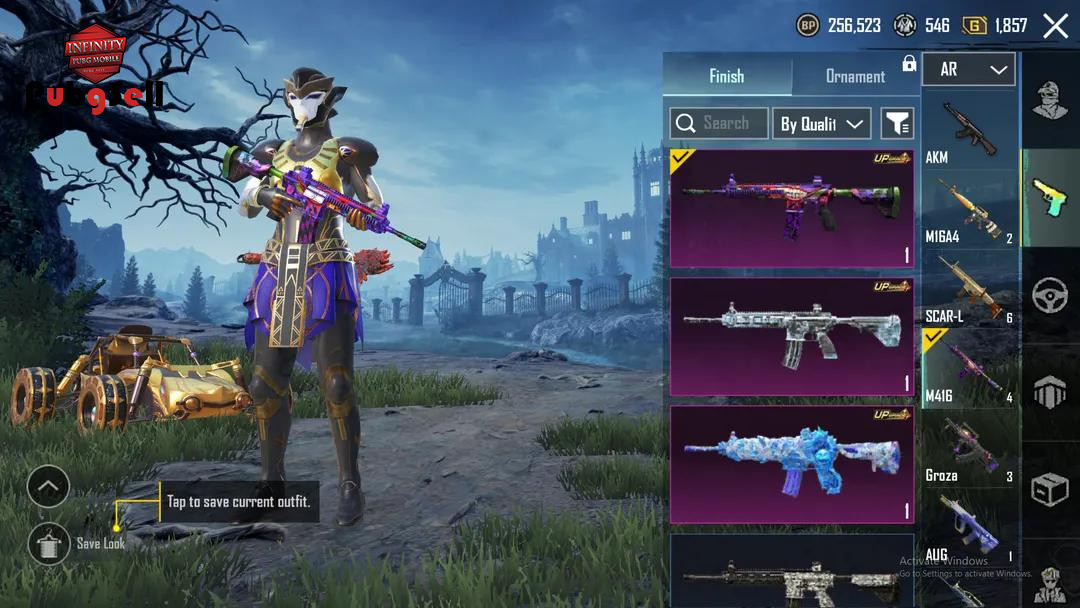The width and height of the screenshot is (1080, 608).
Task: Open the AUG weapon entry
Action: point(969,528)
